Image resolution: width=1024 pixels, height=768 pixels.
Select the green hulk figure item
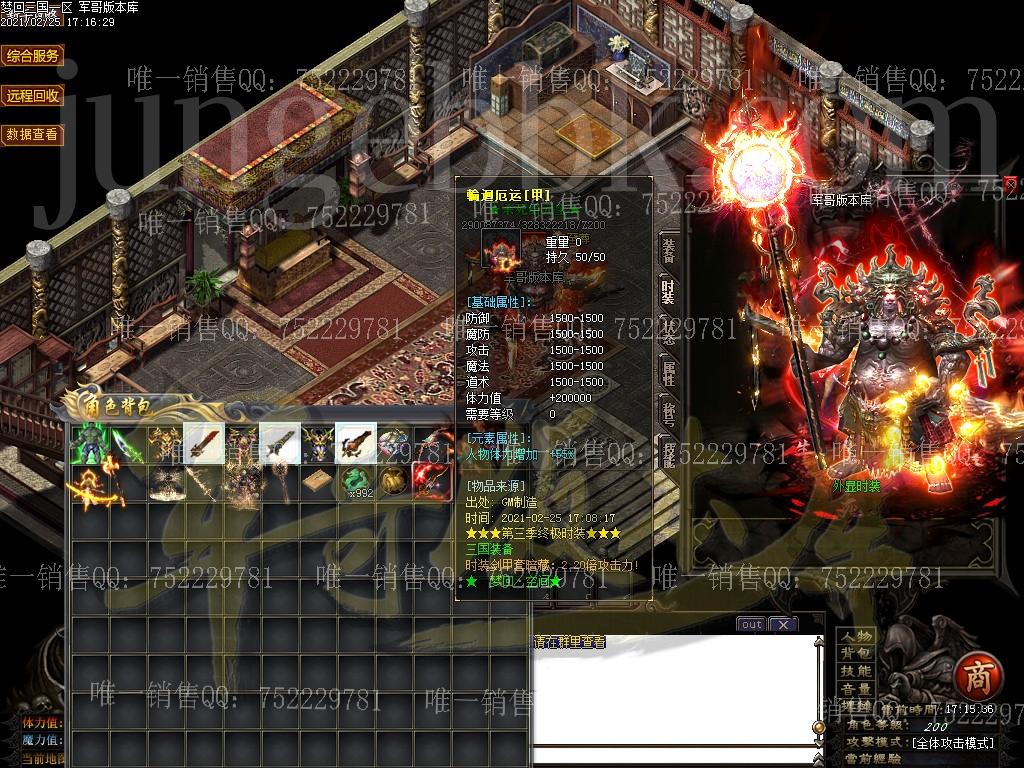89,444
